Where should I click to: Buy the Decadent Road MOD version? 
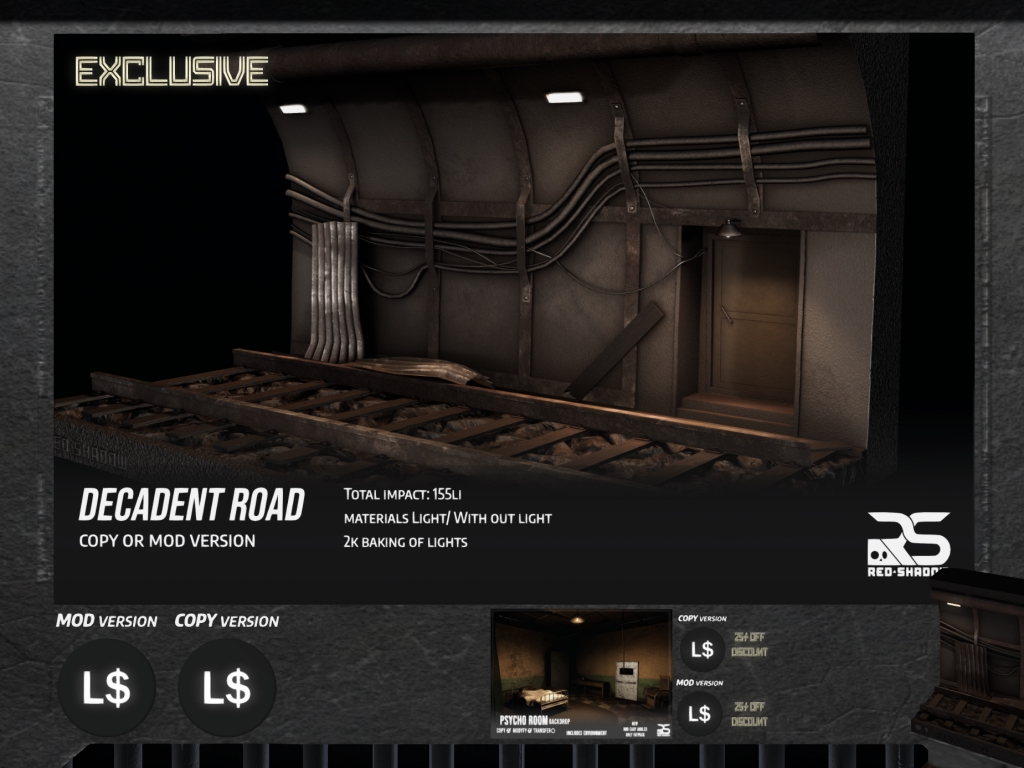coord(106,688)
